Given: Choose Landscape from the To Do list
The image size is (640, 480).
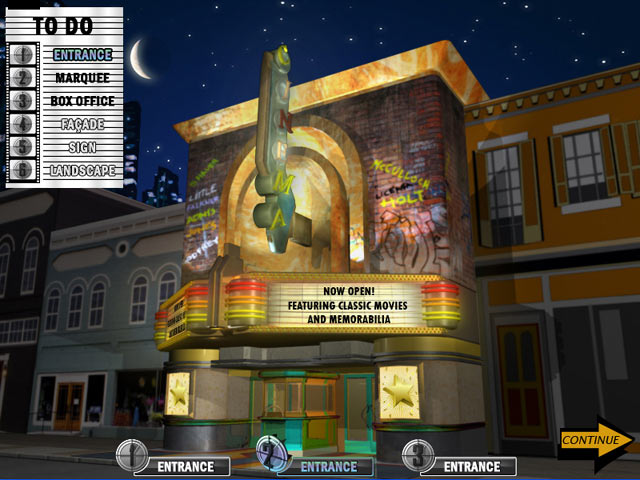Looking at the screenshot, I should coord(82,170).
